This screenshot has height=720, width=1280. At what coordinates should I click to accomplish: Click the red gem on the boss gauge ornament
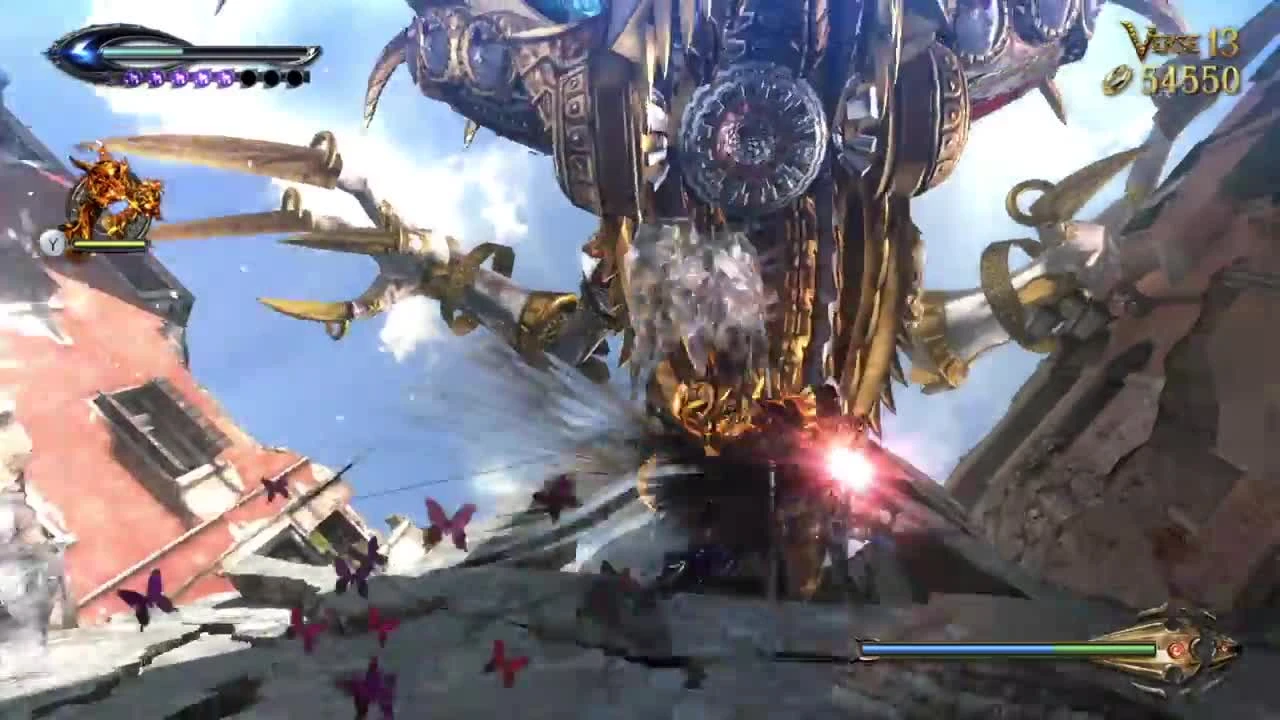1178,649
